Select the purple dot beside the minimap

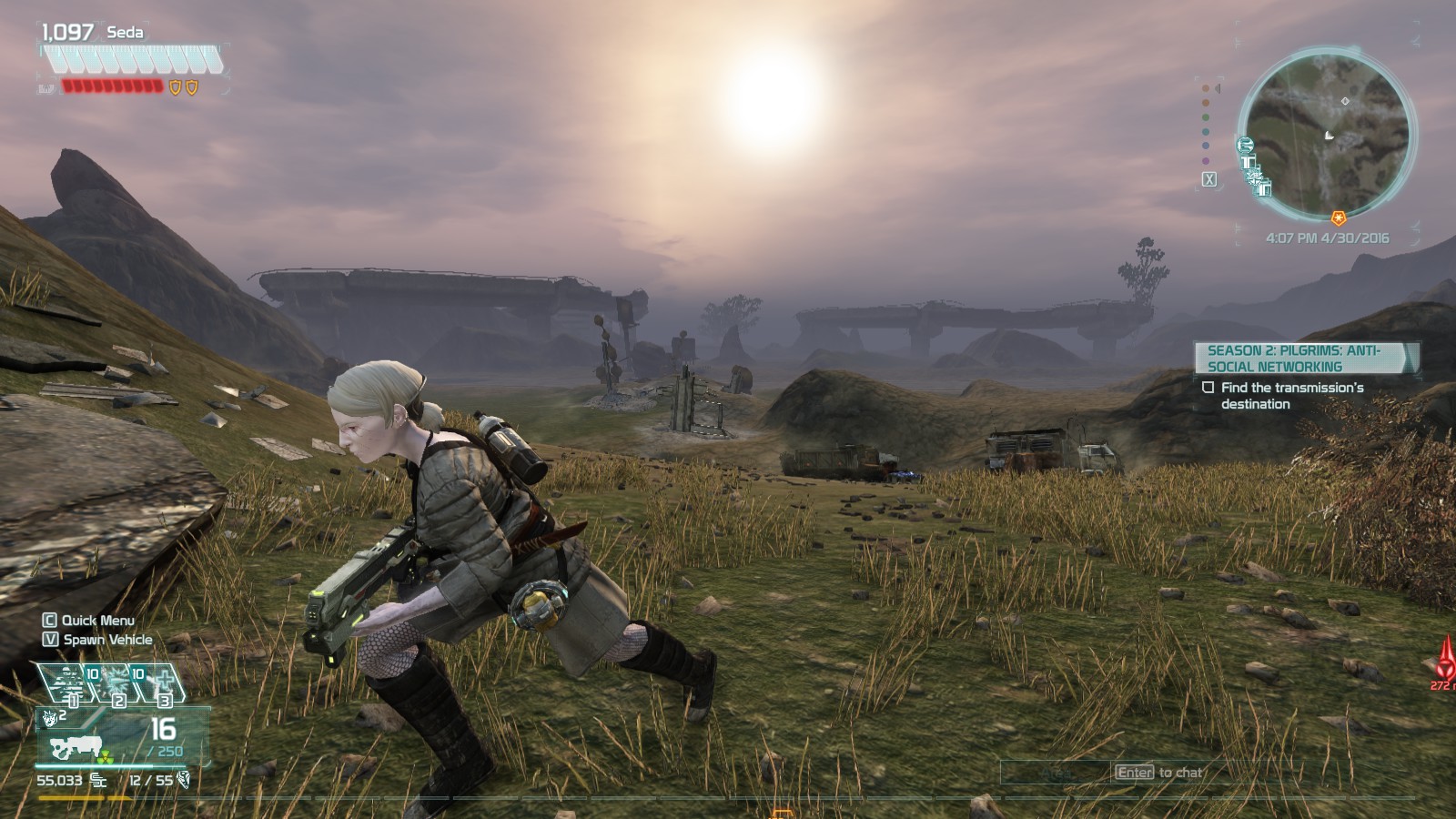(1206, 161)
